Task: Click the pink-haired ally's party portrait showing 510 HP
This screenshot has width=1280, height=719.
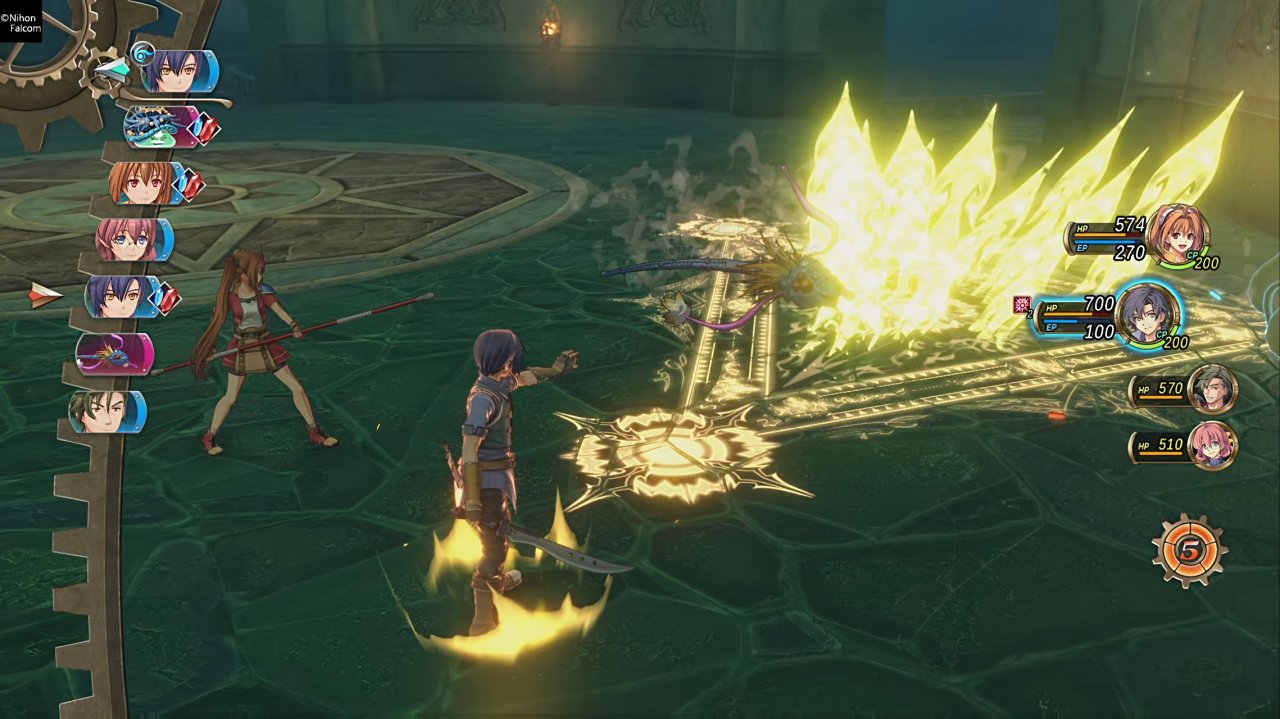Action: (1213, 445)
